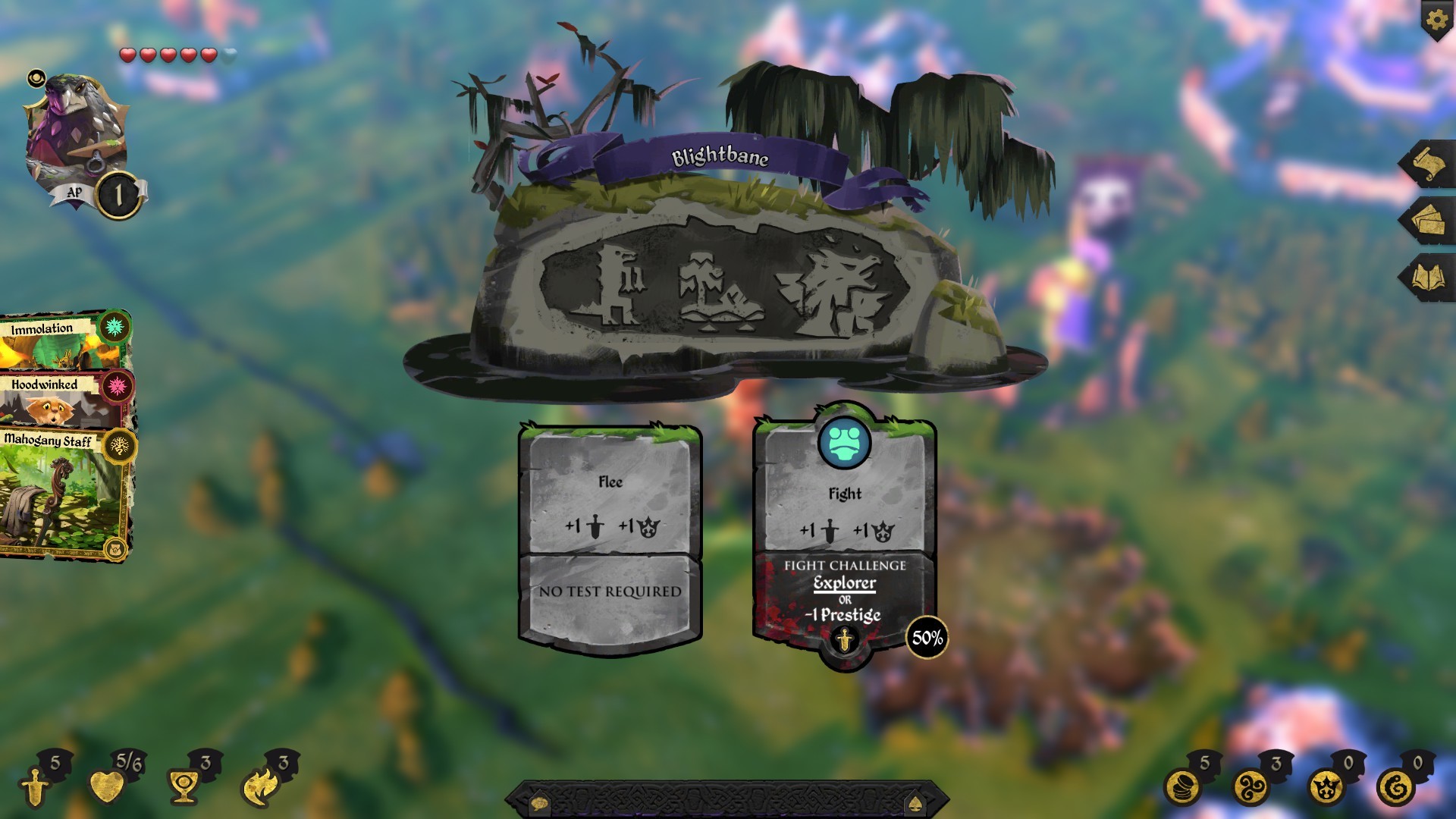1456x819 pixels.
Task: Click the 50% success chance badge
Action: tap(927, 638)
